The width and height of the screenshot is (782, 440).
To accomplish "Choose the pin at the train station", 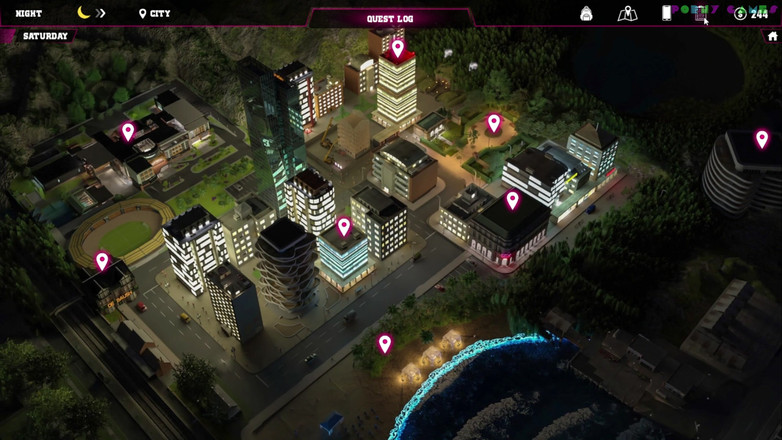I will (x=102, y=261).
